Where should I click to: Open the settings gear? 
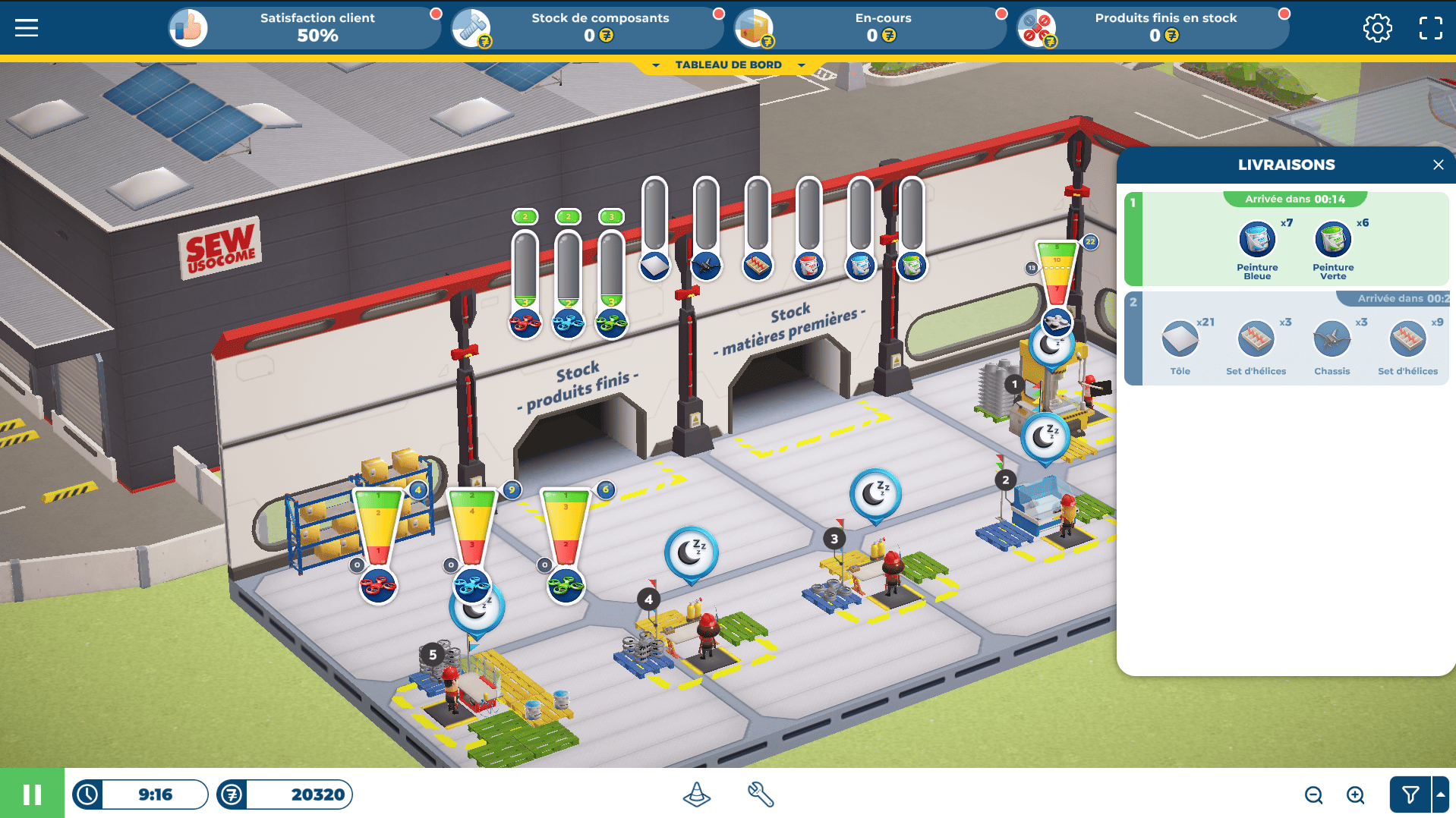pyautogui.click(x=1377, y=28)
